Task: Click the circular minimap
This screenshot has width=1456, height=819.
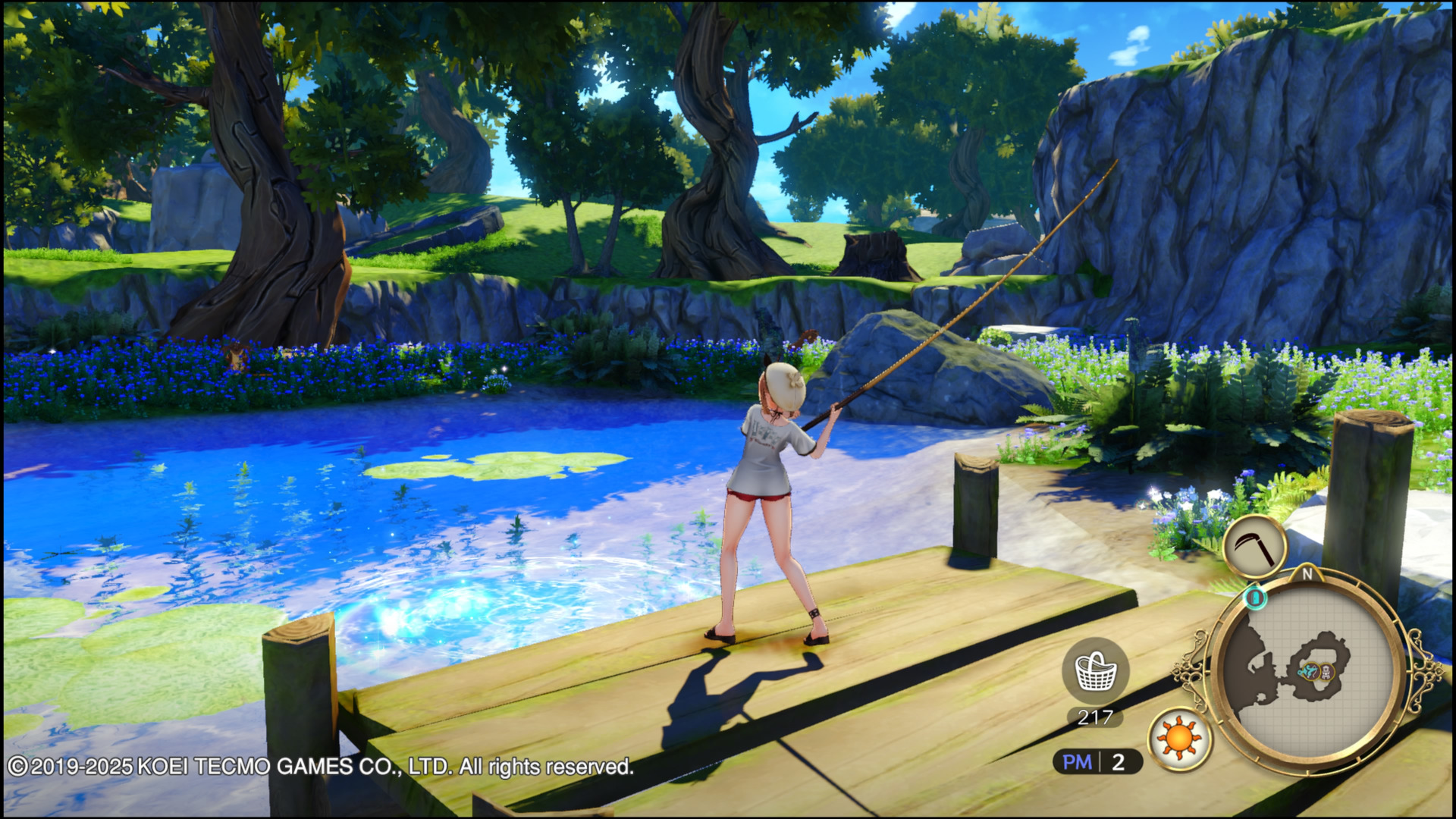Action: (1304, 672)
